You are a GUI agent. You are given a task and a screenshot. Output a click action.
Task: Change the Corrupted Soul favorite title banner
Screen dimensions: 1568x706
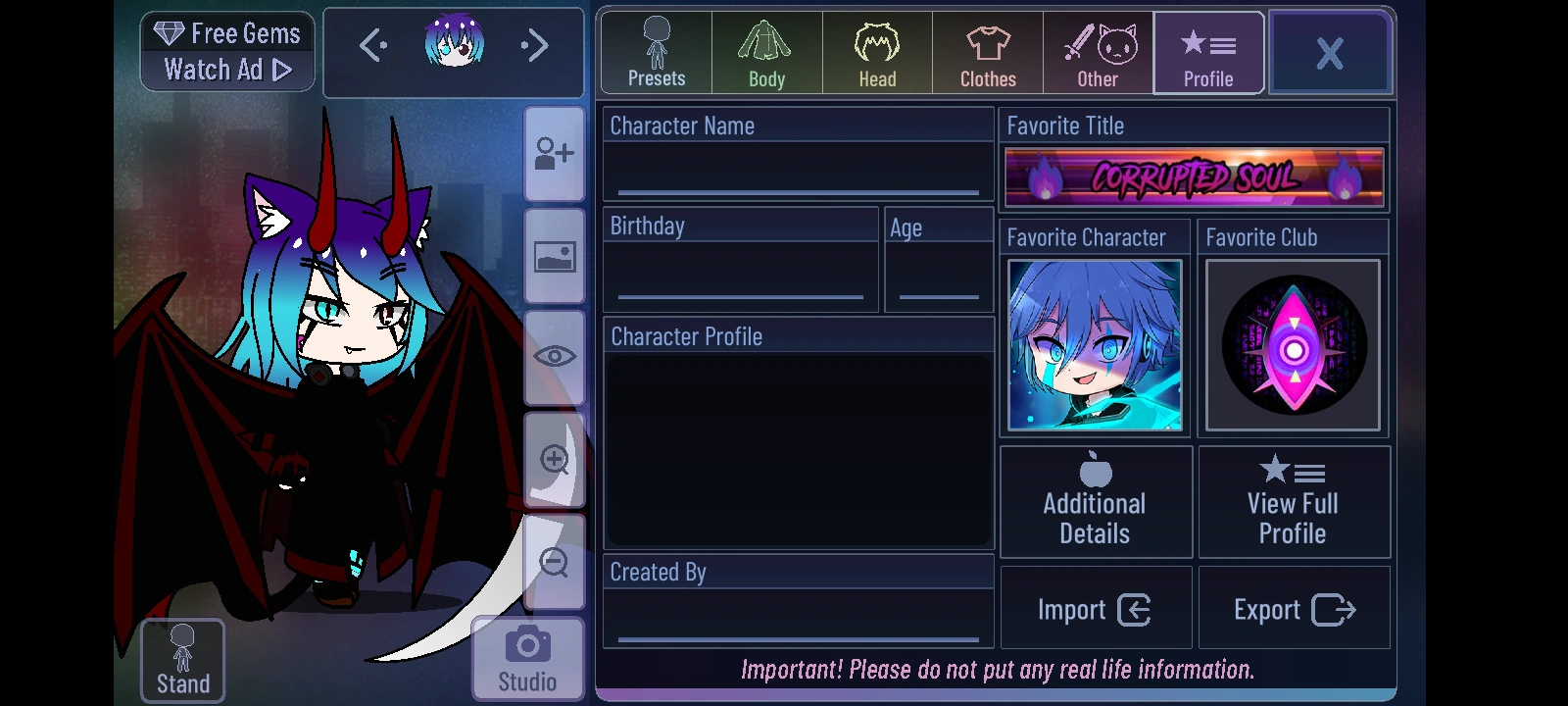tap(1194, 176)
